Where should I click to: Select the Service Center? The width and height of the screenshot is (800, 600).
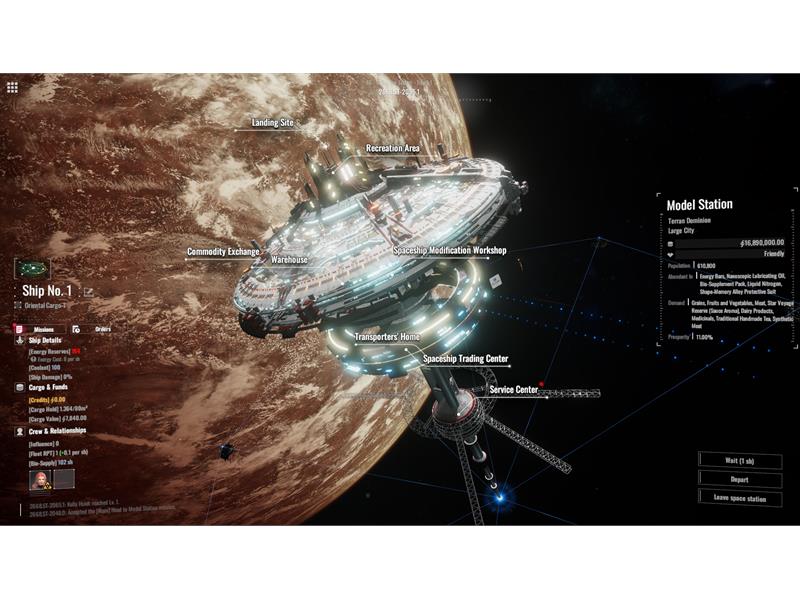click(514, 390)
